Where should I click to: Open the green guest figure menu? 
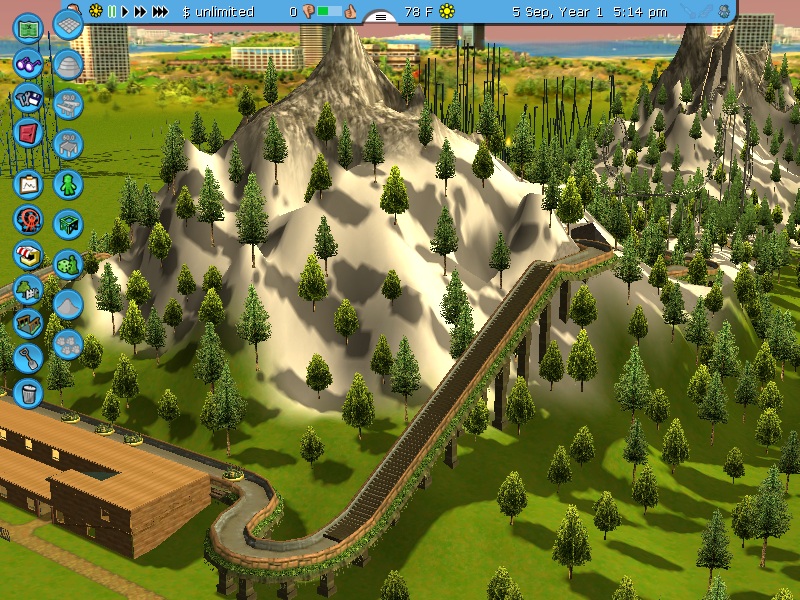point(68,185)
